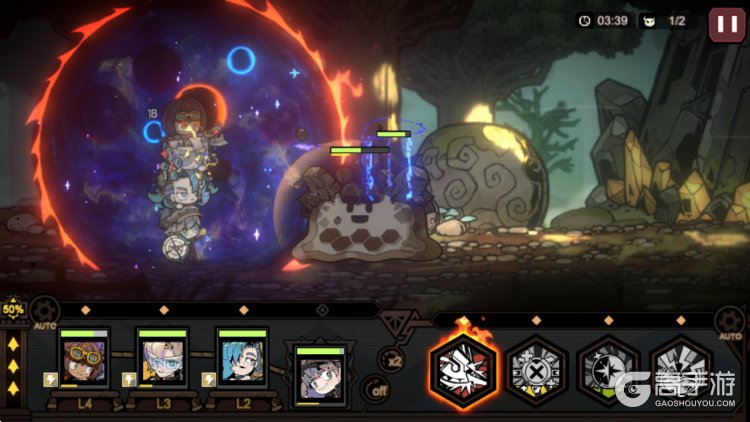This screenshot has width=750, height=422.
Task: Select the goggles hero portrait labeled L4
Action: click(x=83, y=360)
